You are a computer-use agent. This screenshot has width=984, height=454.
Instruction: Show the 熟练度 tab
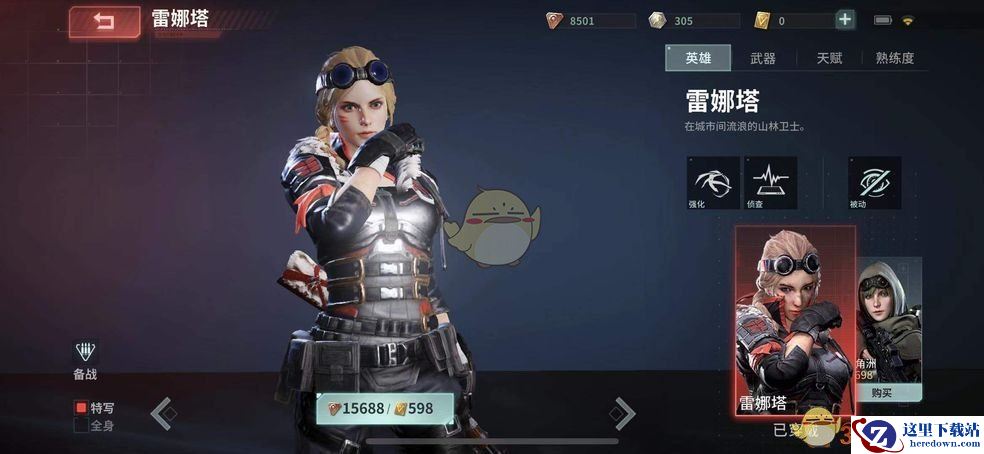coord(895,58)
